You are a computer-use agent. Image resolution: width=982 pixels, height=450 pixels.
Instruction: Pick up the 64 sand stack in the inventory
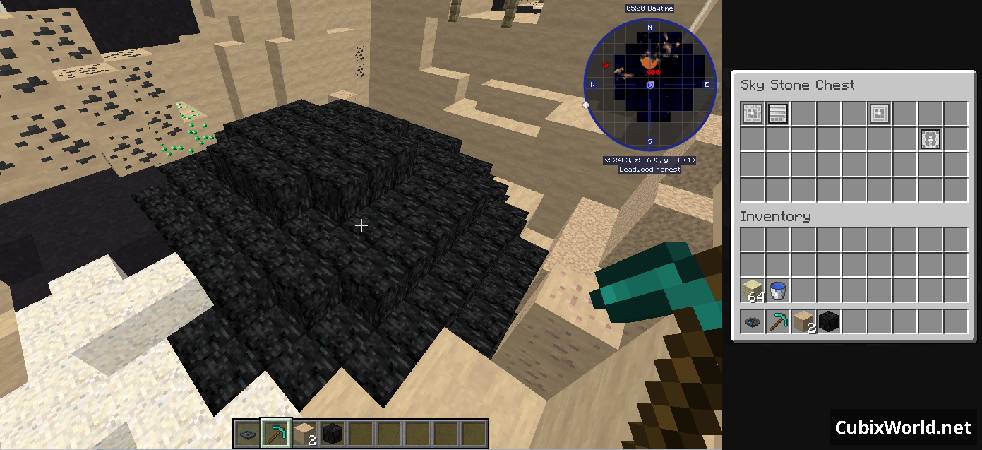(753, 290)
